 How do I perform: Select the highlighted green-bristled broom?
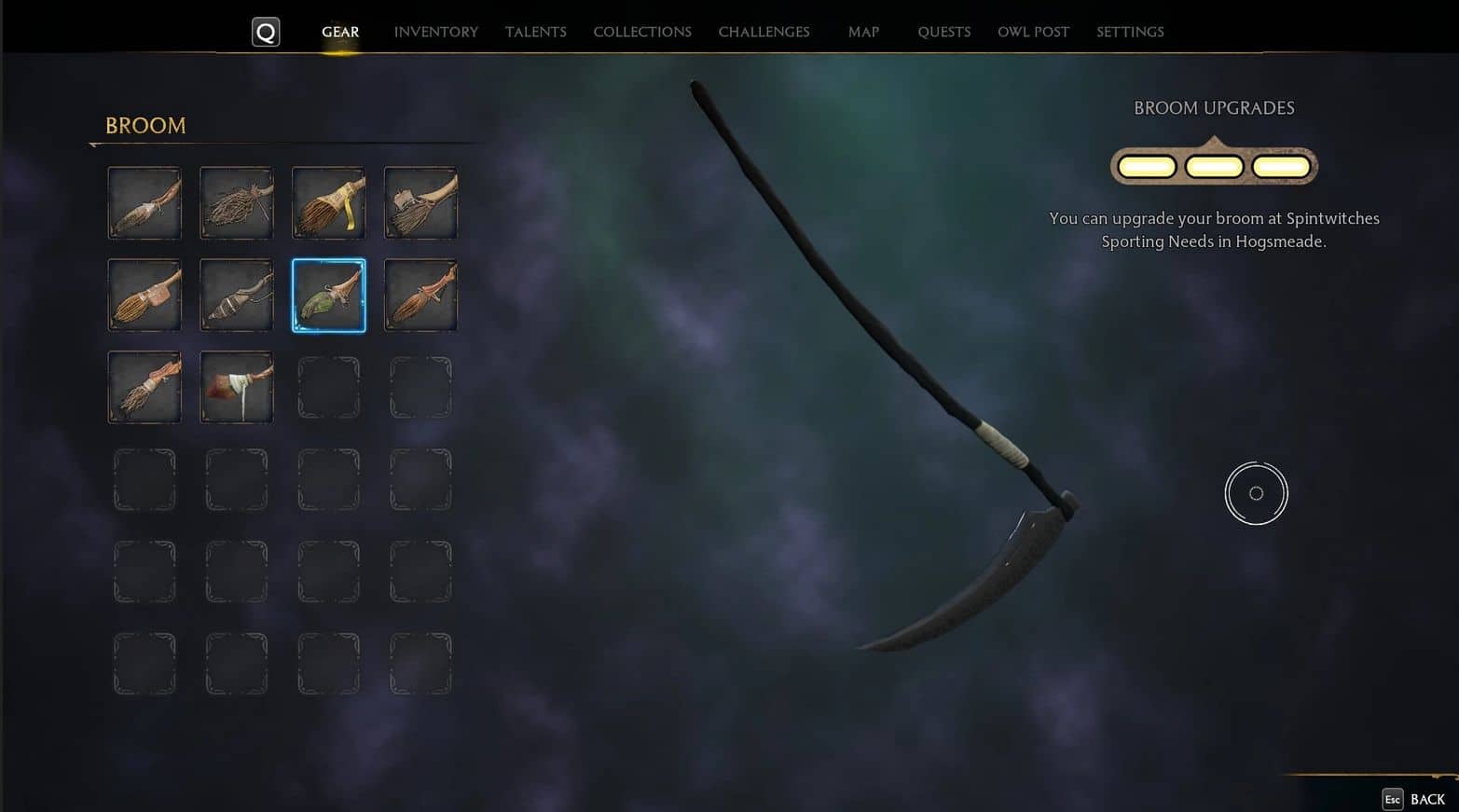[328, 296]
